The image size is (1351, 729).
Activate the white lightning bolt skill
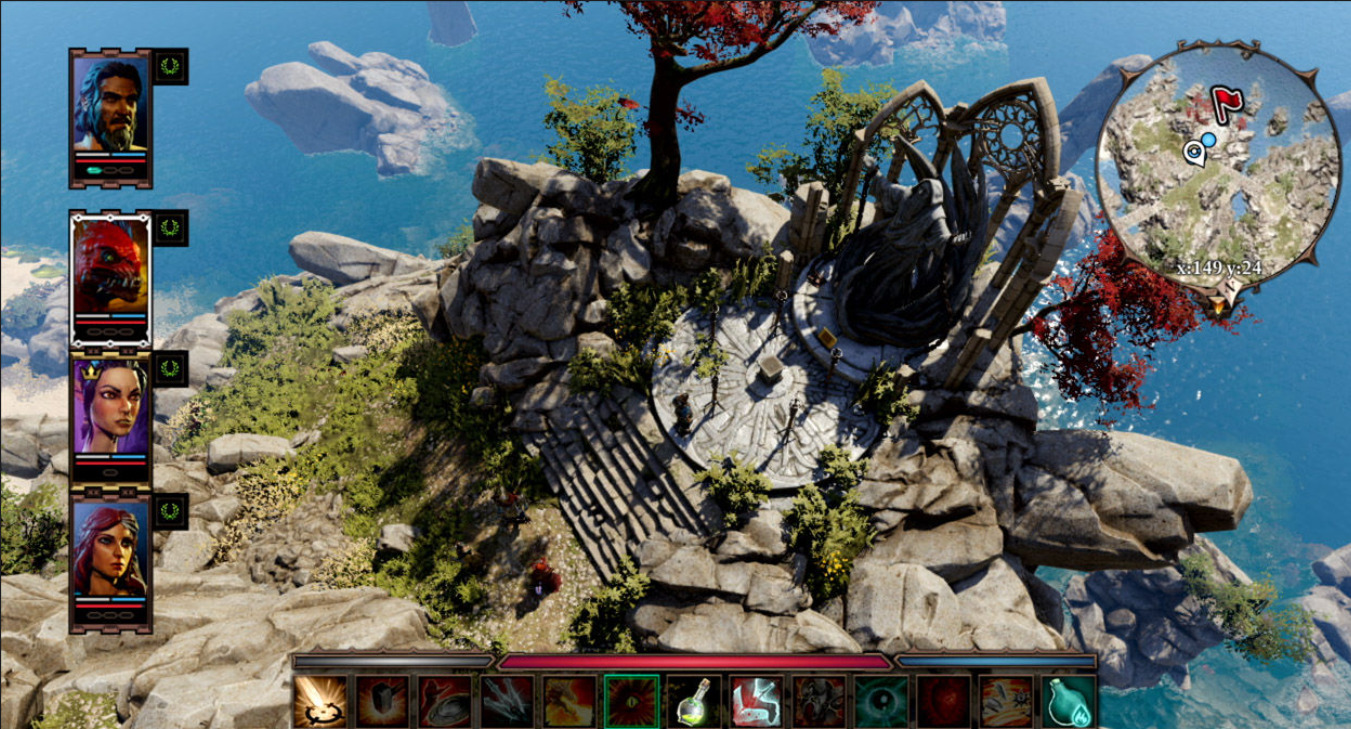click(x=756, y=702)
